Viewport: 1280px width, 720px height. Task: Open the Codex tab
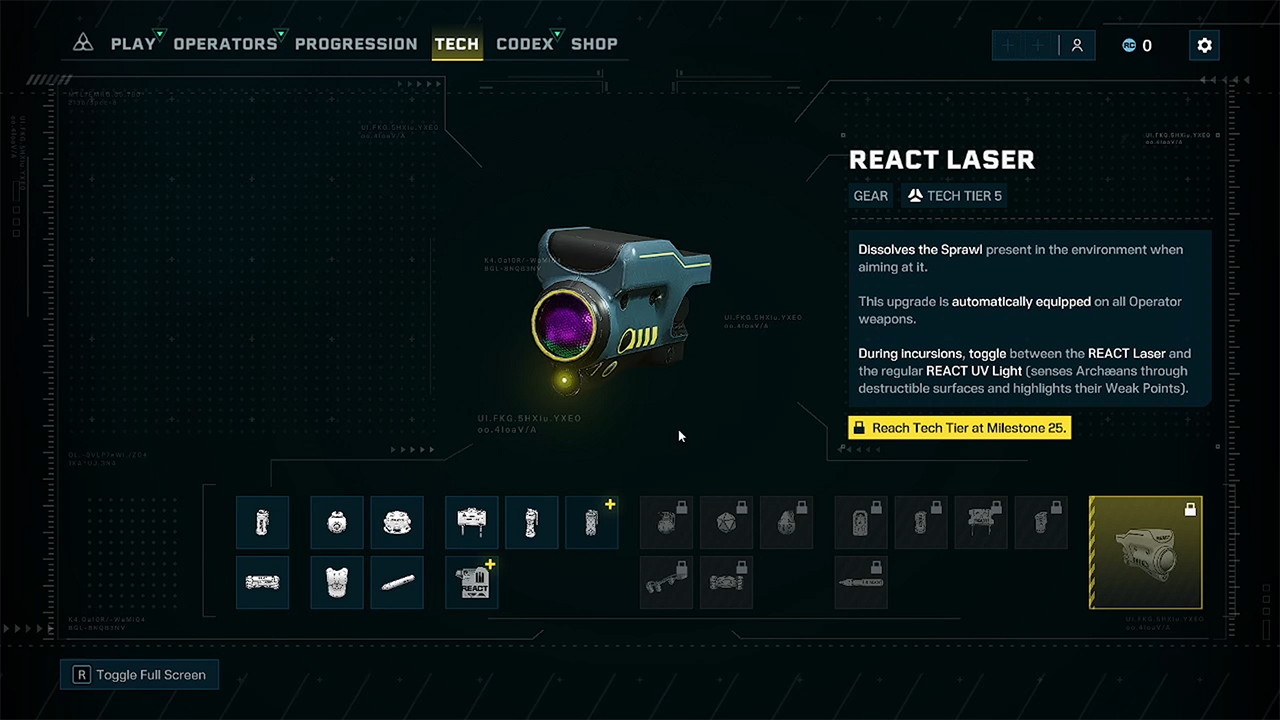(524, 44)
